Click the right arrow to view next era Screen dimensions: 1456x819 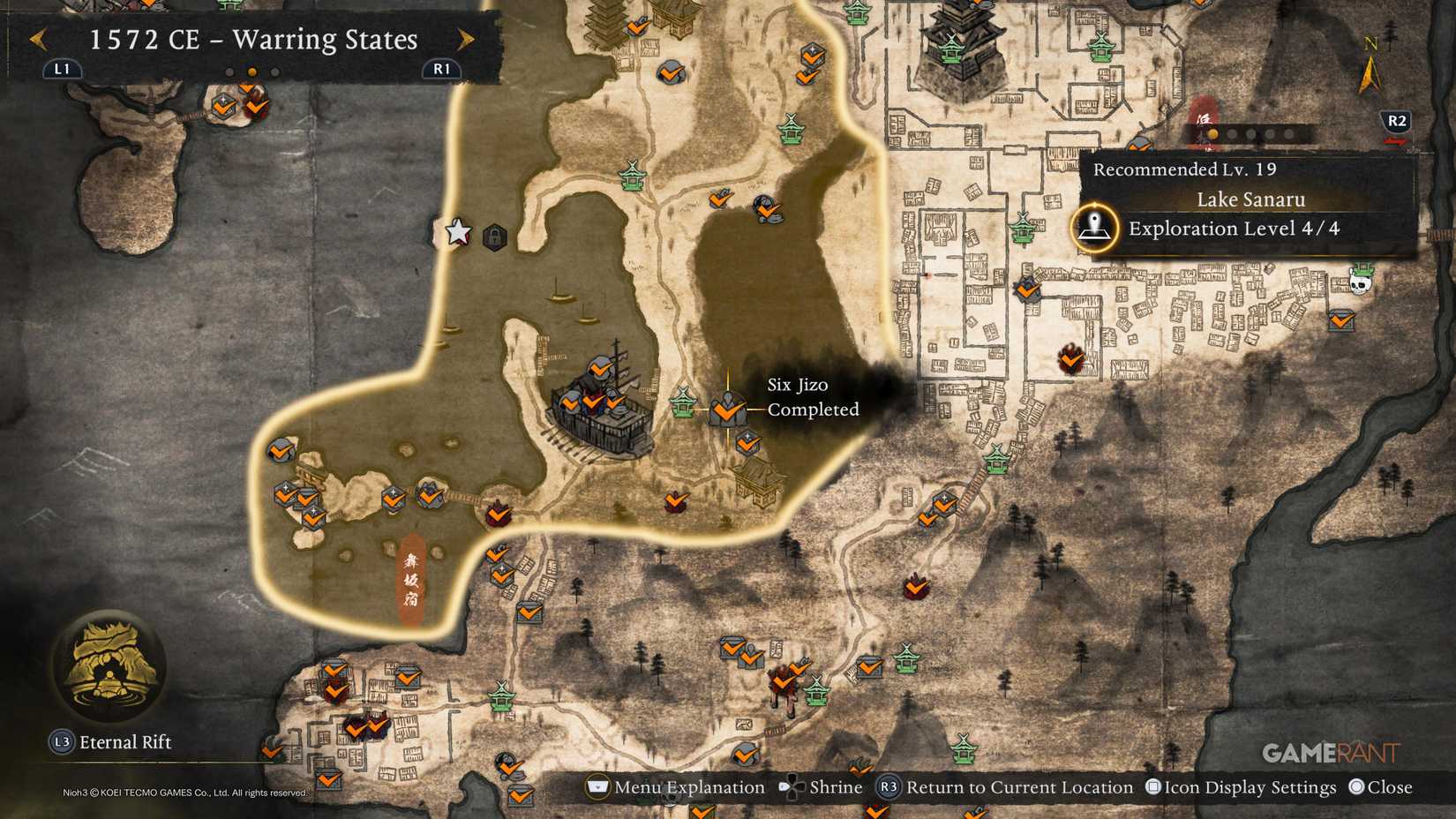tap(465, 40)
